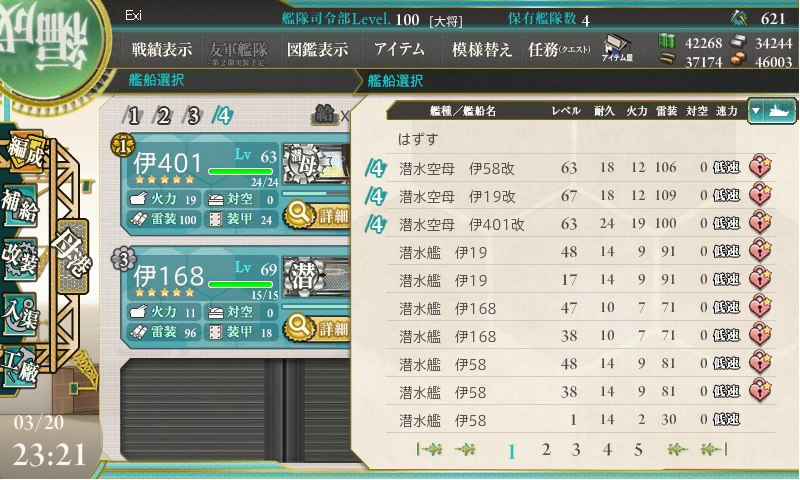Open the 図鑑表示 encyclopedia menu
This screenshot has height=480, width=800.
pos(317,48)
